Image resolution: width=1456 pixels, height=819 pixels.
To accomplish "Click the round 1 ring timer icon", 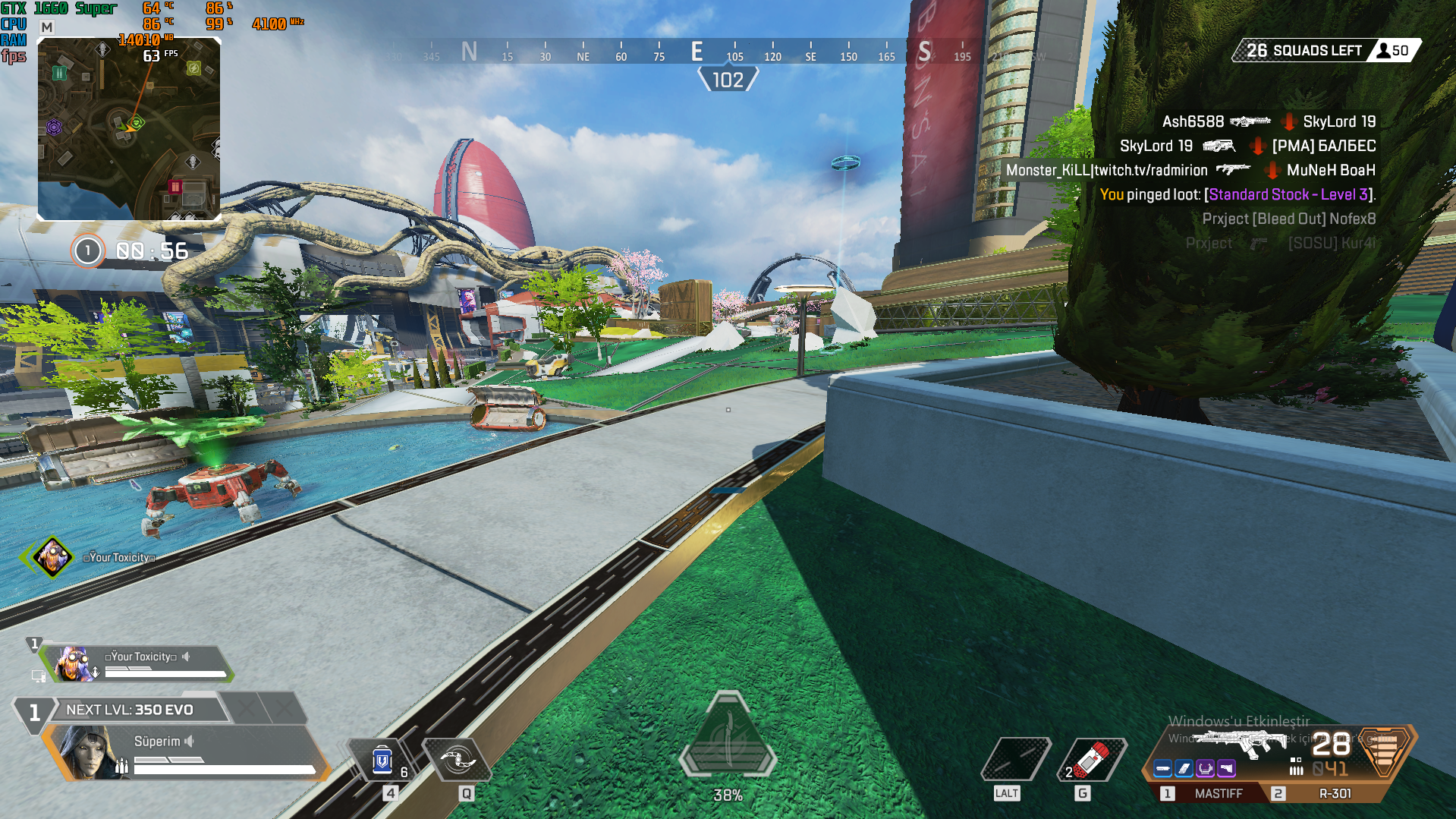I will pyautogui.click(x=87, y=250).
